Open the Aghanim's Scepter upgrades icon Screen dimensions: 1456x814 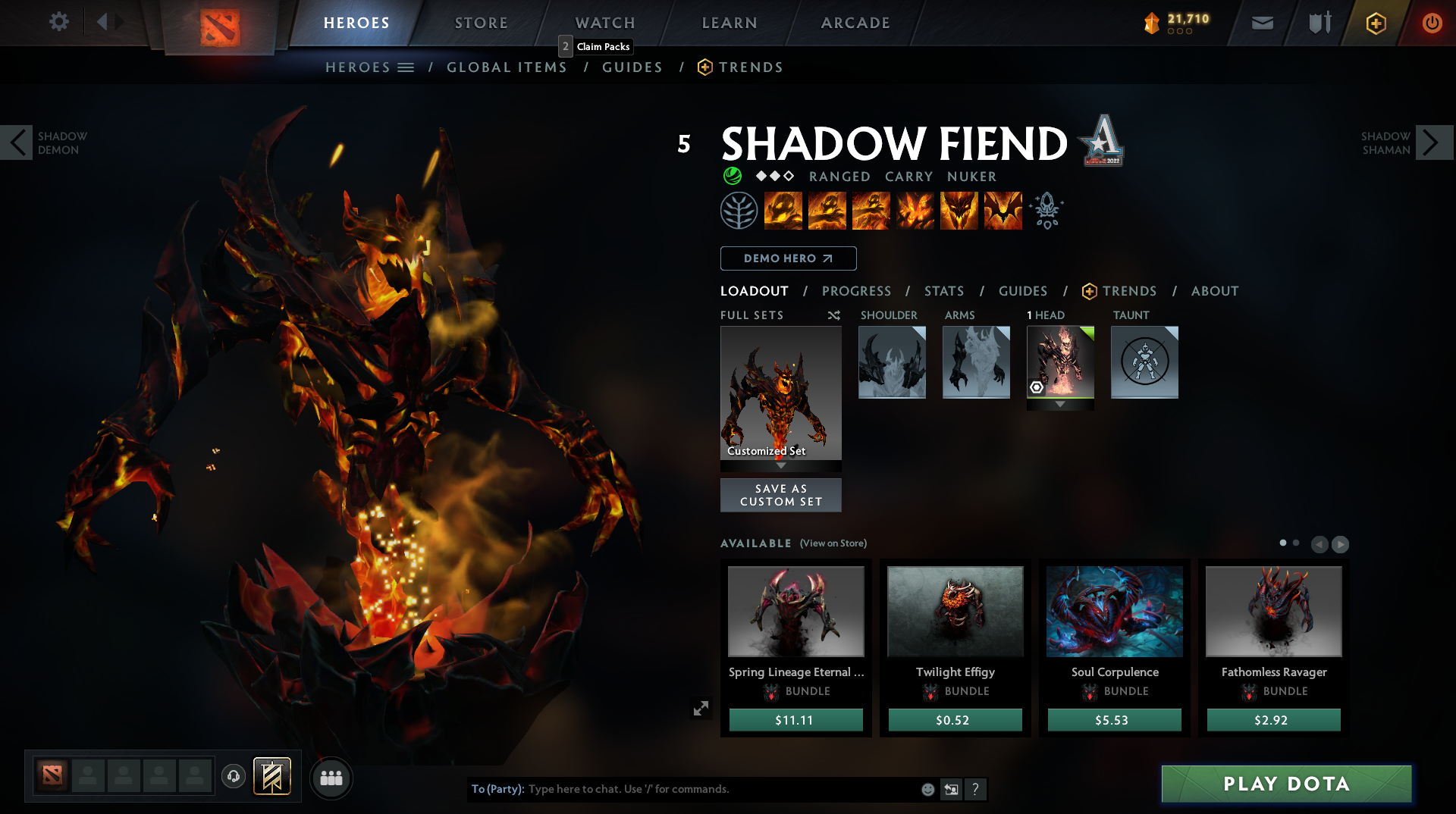1046,210
